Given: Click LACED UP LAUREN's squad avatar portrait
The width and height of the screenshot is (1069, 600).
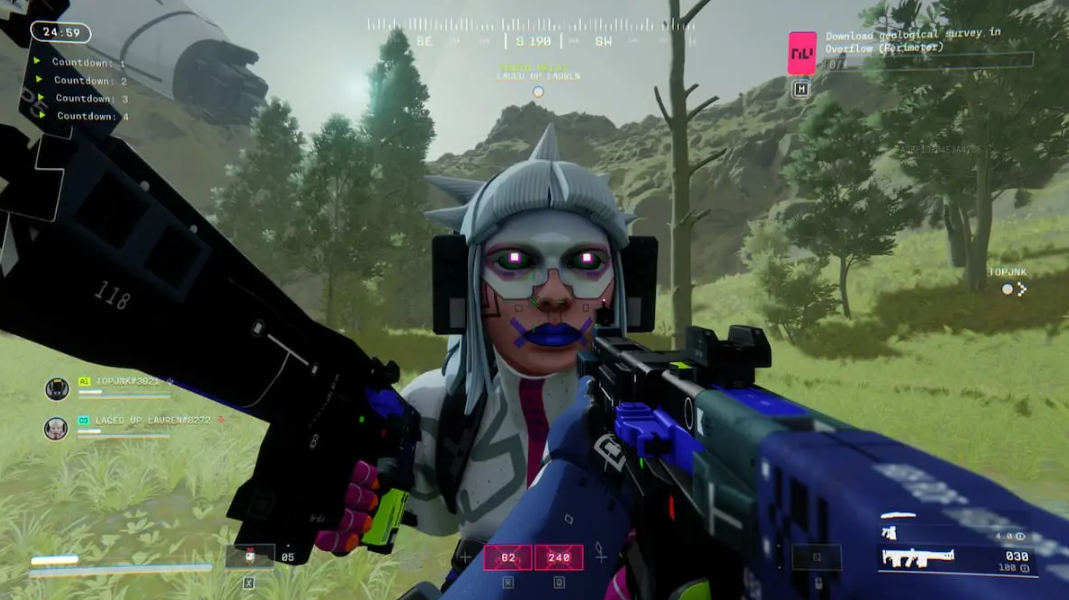Looking at the screenshot, I should point(56,428).
